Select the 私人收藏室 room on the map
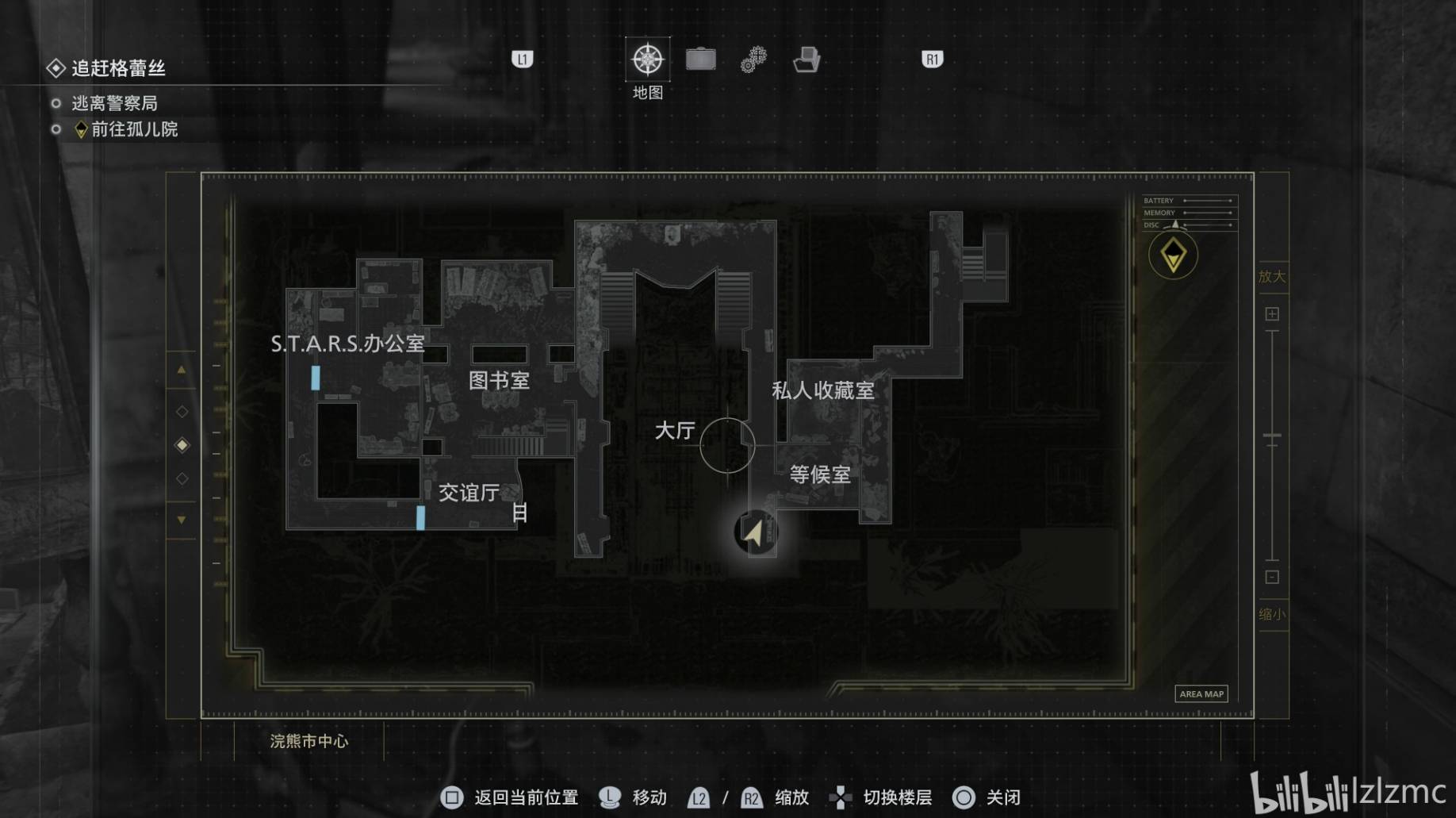Image resolution: width=1456 pixels, height=818 pixels. click(x=823, y=390)
